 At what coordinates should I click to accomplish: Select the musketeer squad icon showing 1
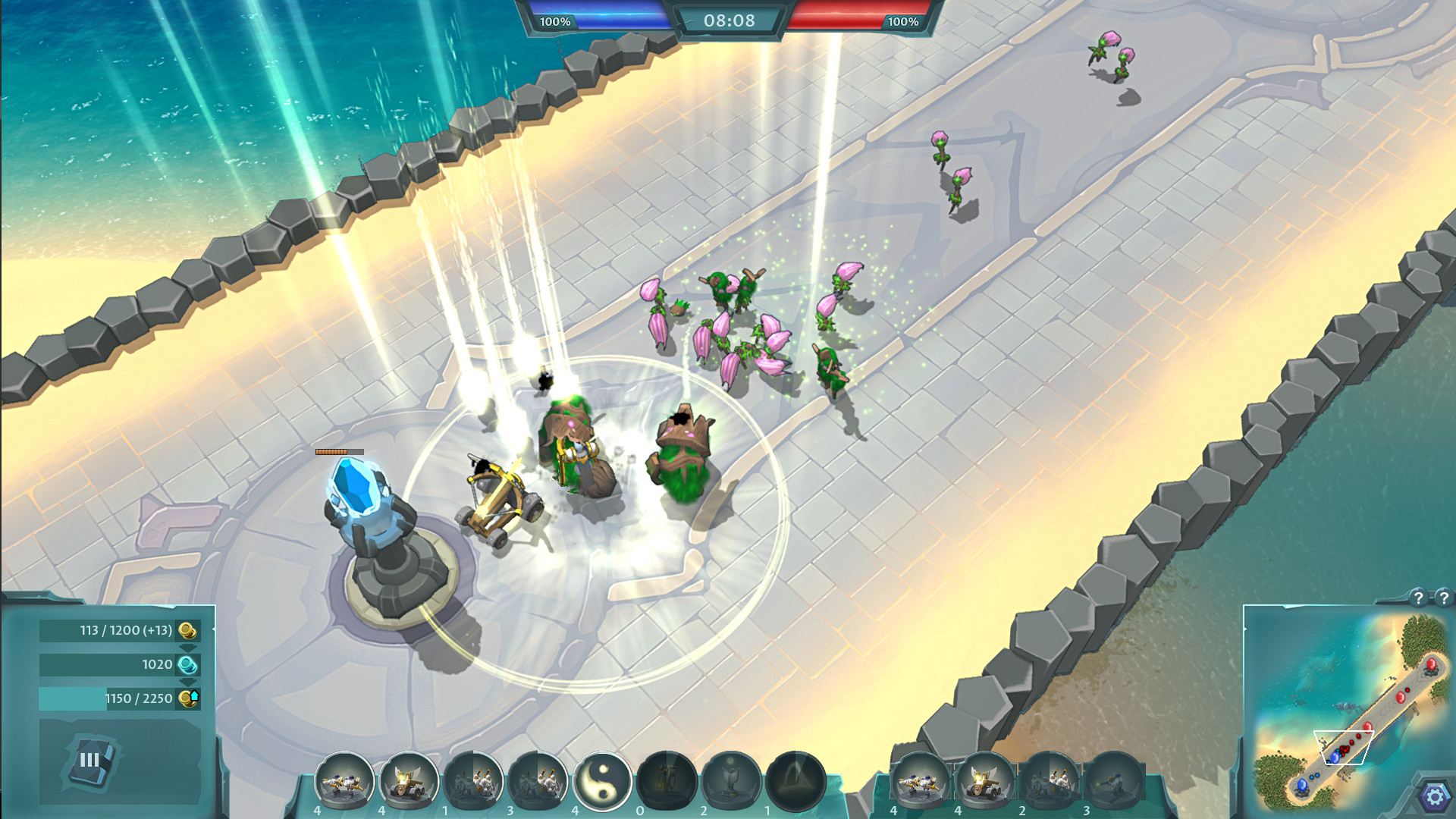(x=474, y=781)
